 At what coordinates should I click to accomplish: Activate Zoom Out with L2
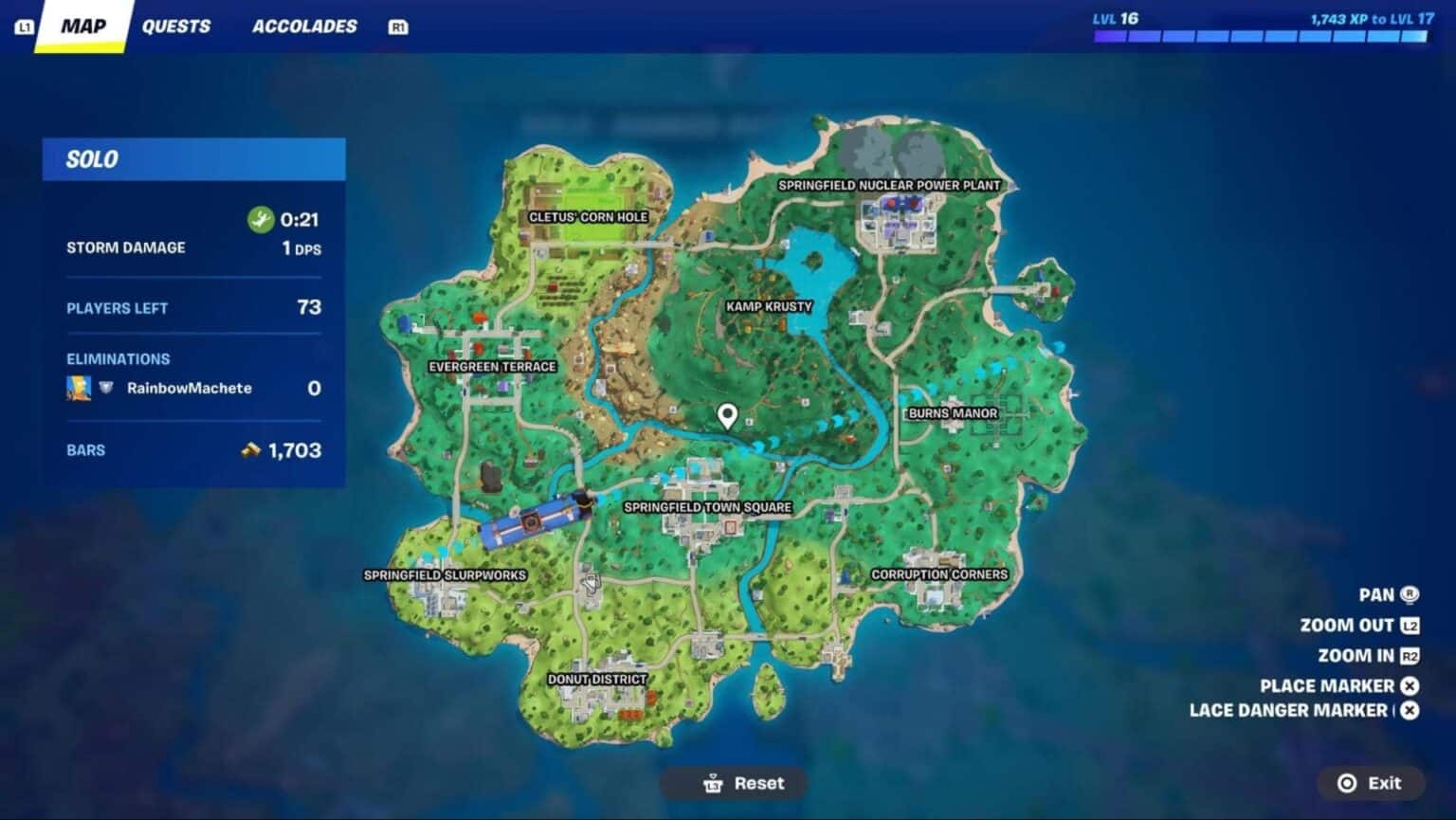point(1410,625)
